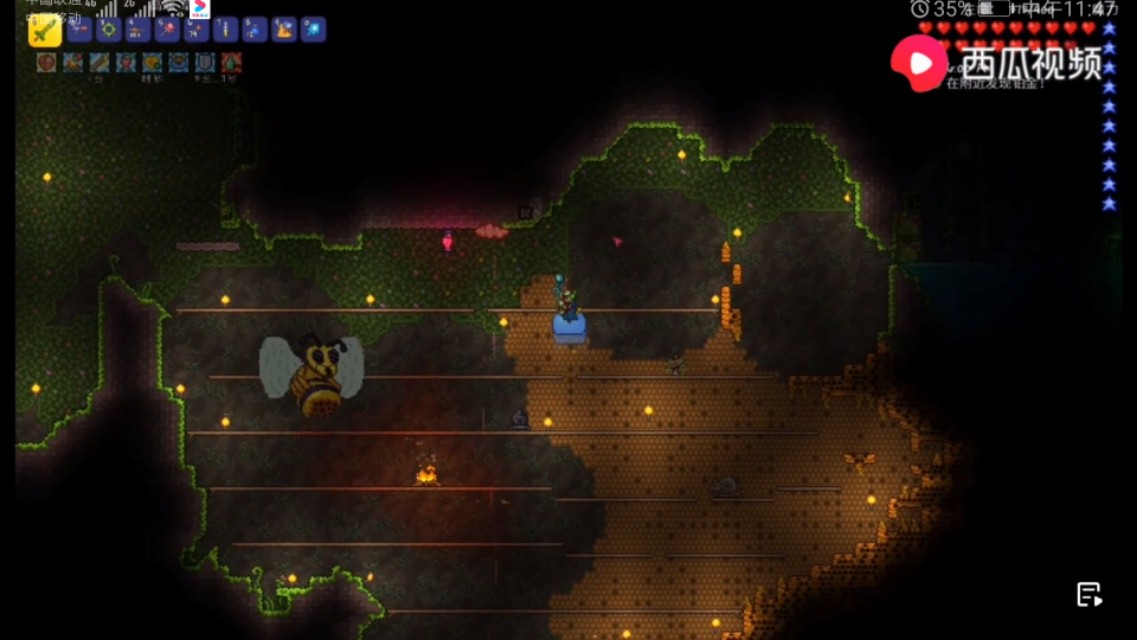The image size is (1137, 640).
Task: Click the yellow heart buff icon
Action: 152,62
